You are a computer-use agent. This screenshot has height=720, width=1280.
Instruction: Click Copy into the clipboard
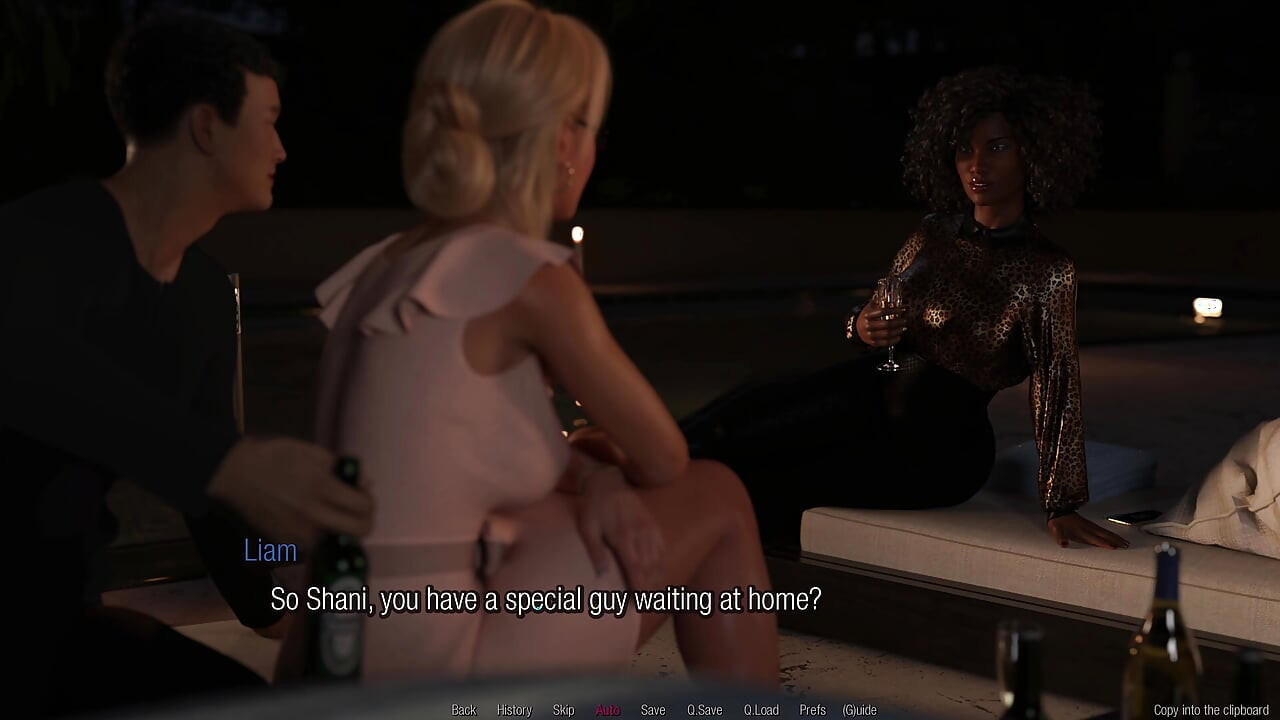(1211, 710)
